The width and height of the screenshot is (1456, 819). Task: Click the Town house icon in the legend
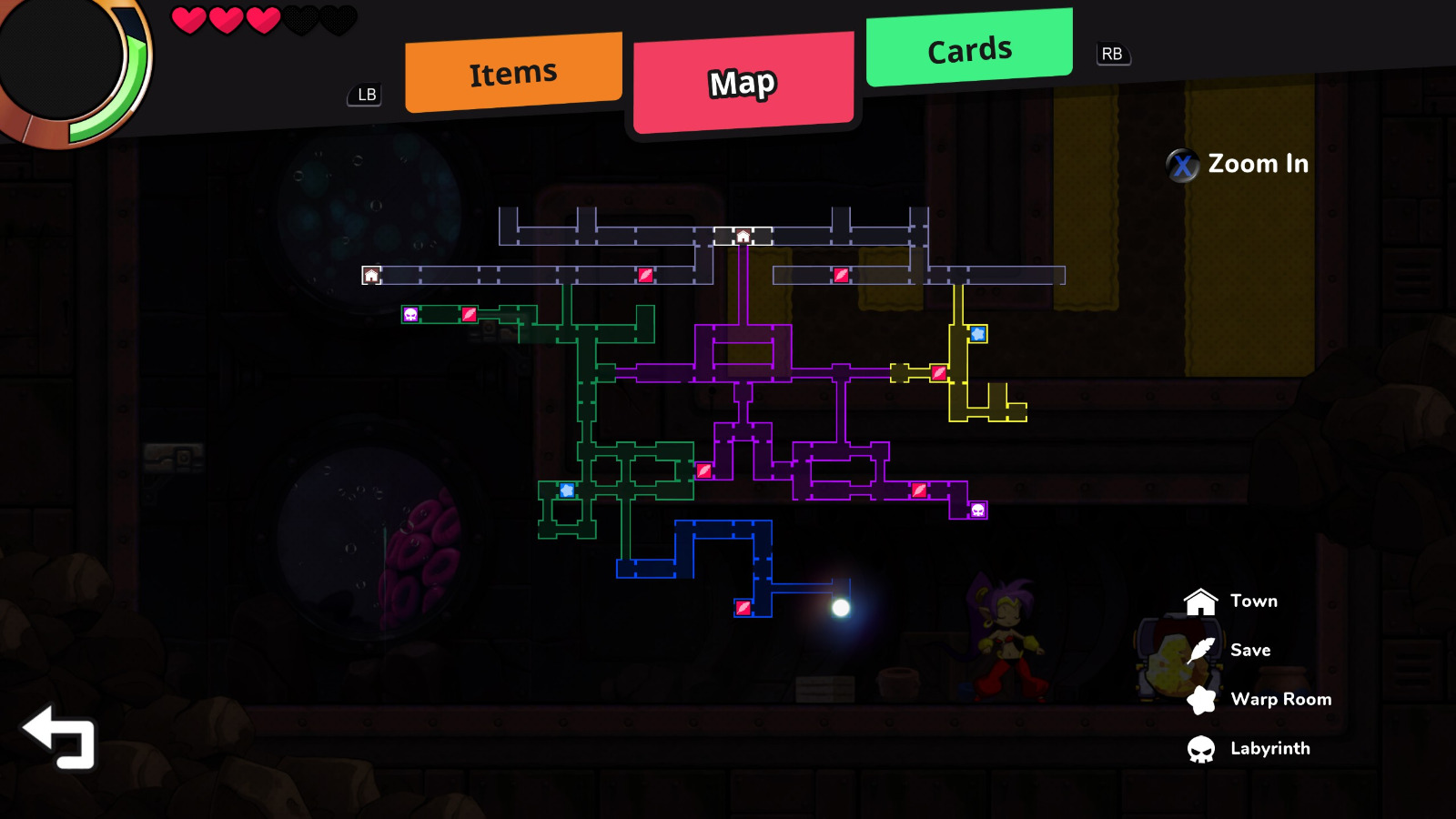1201,601
